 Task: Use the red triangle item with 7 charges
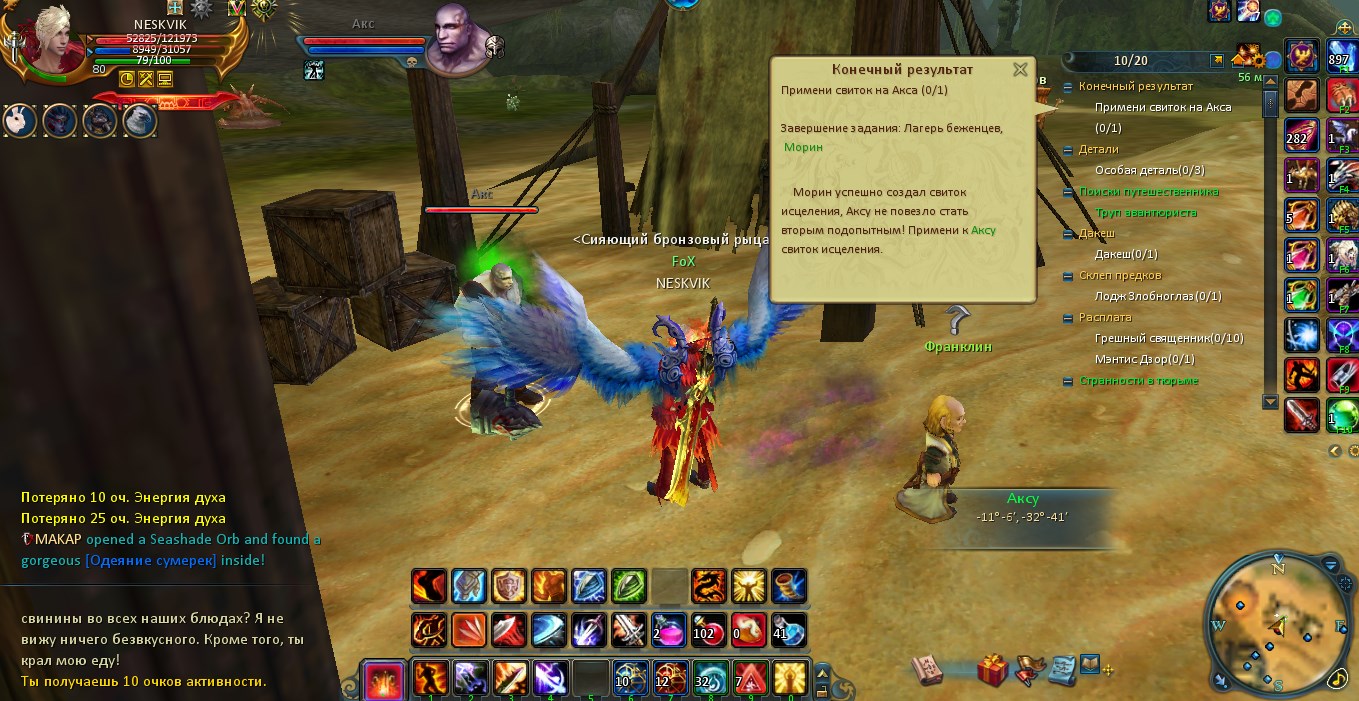coord(750,678)
